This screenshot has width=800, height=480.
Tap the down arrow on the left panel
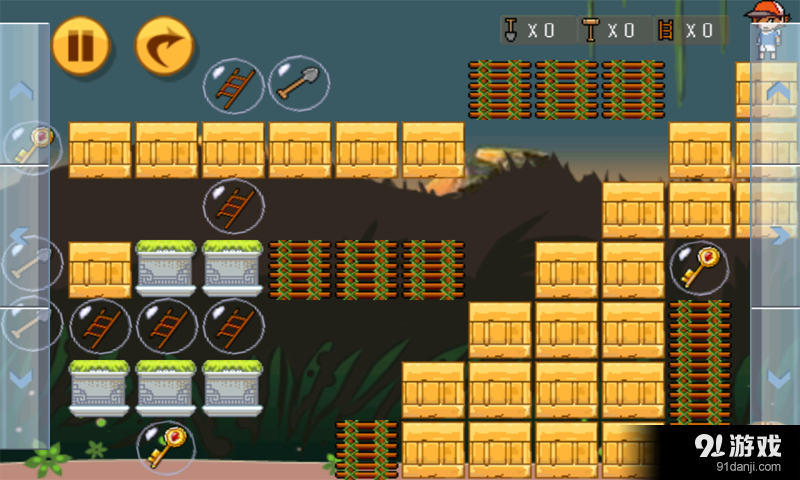pos(21,381)
